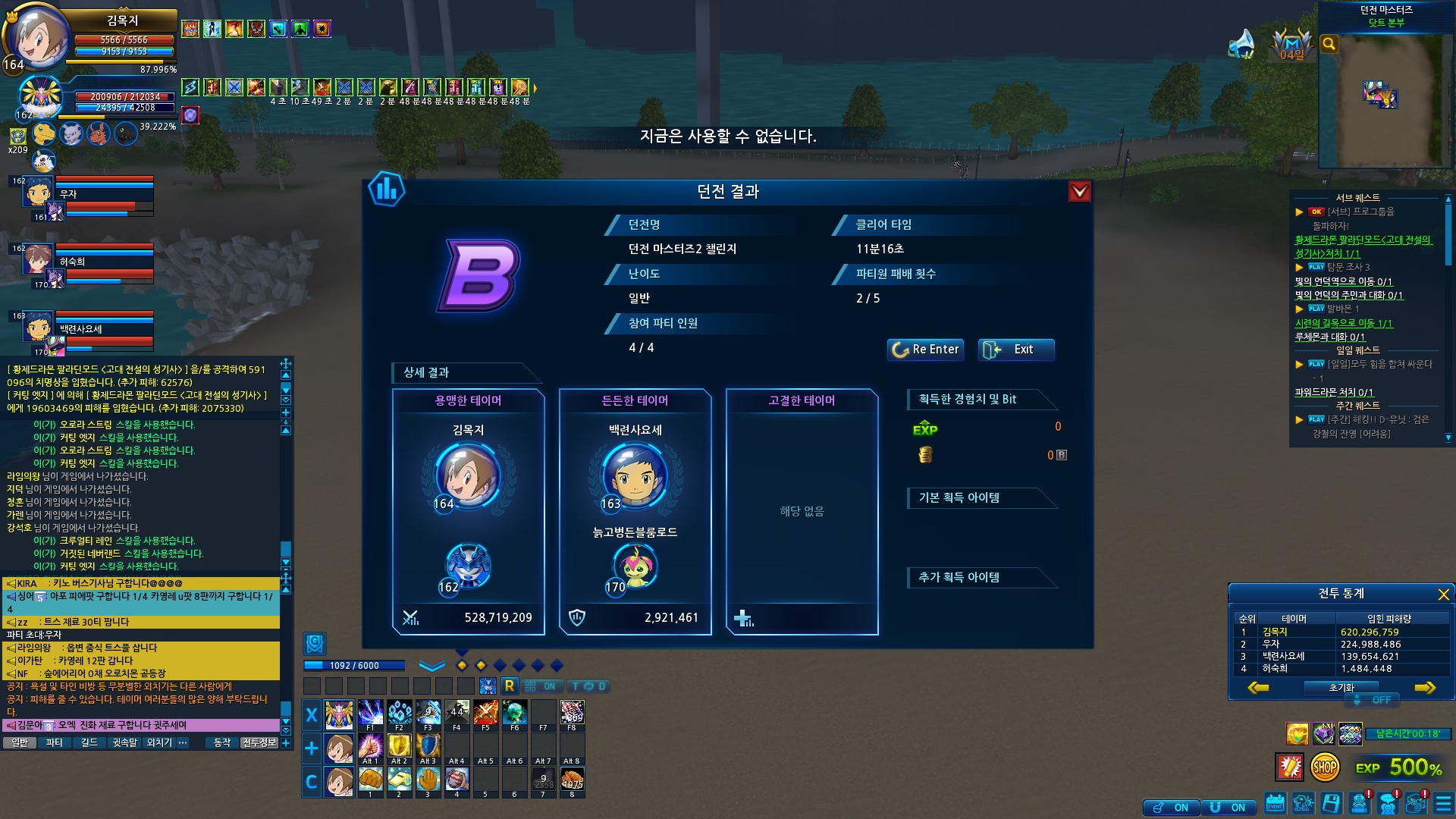
Task: Activate the Alt 1 thumbs-up skill
Action: pos(370,746)
